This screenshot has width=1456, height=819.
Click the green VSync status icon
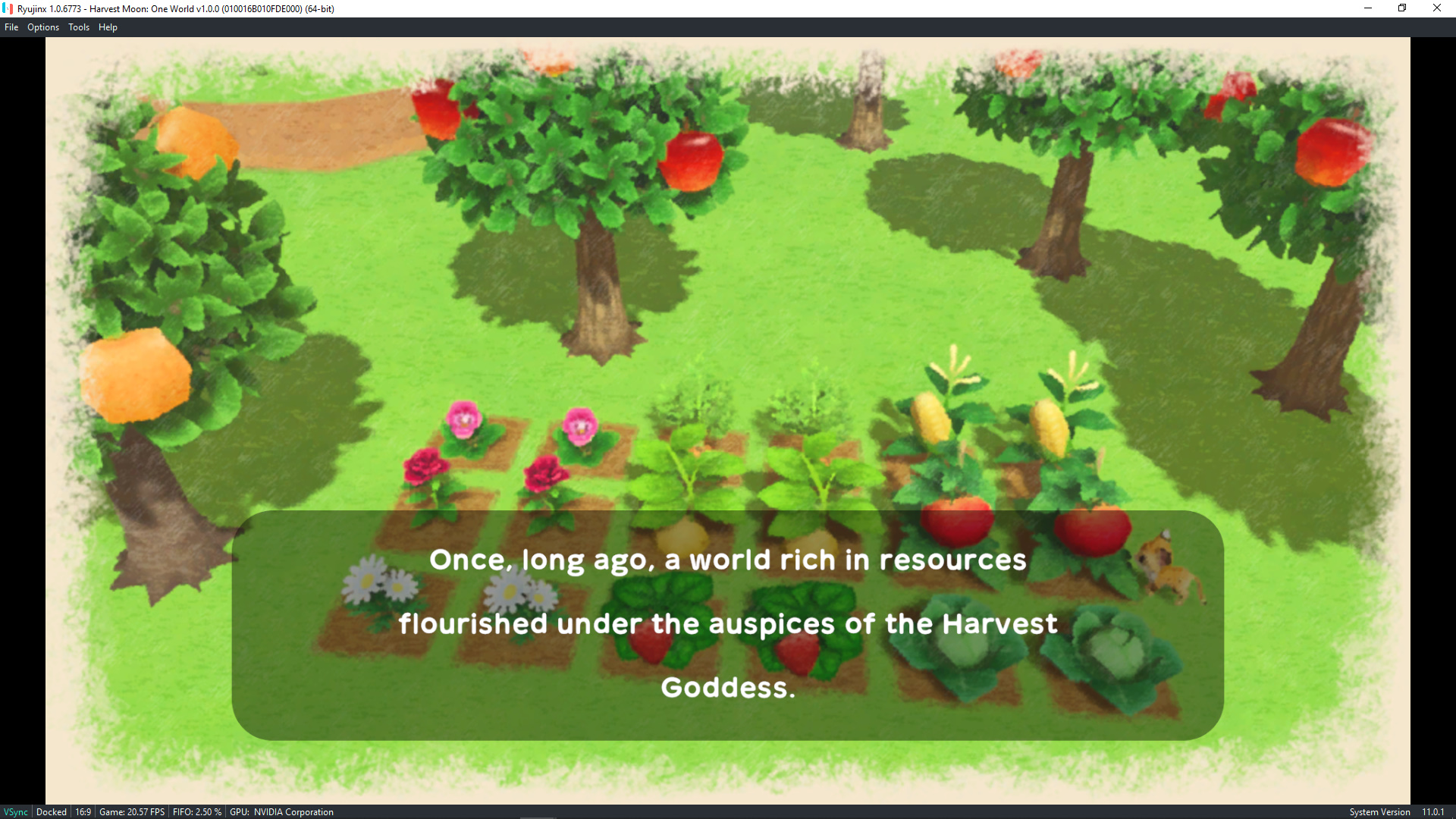15,811
